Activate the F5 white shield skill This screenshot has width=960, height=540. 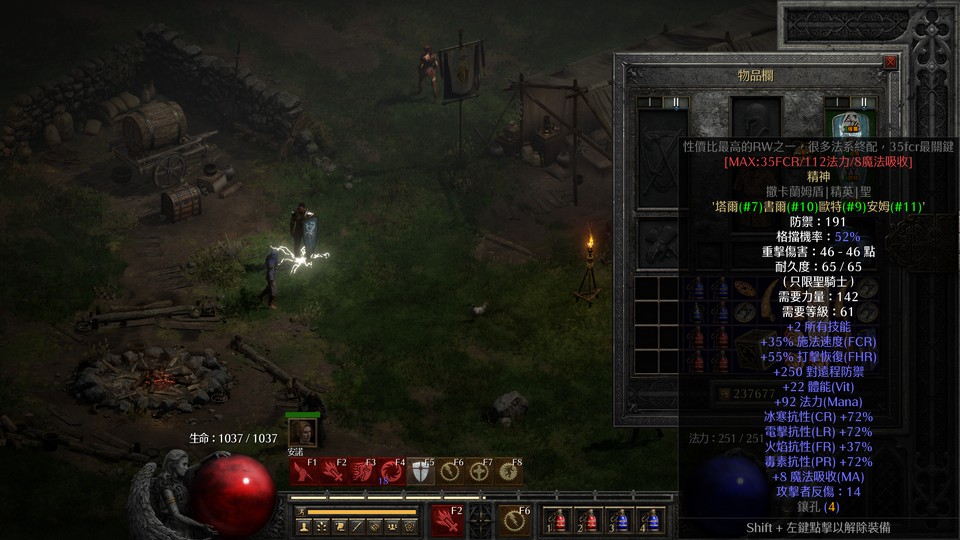pos(421,471)
